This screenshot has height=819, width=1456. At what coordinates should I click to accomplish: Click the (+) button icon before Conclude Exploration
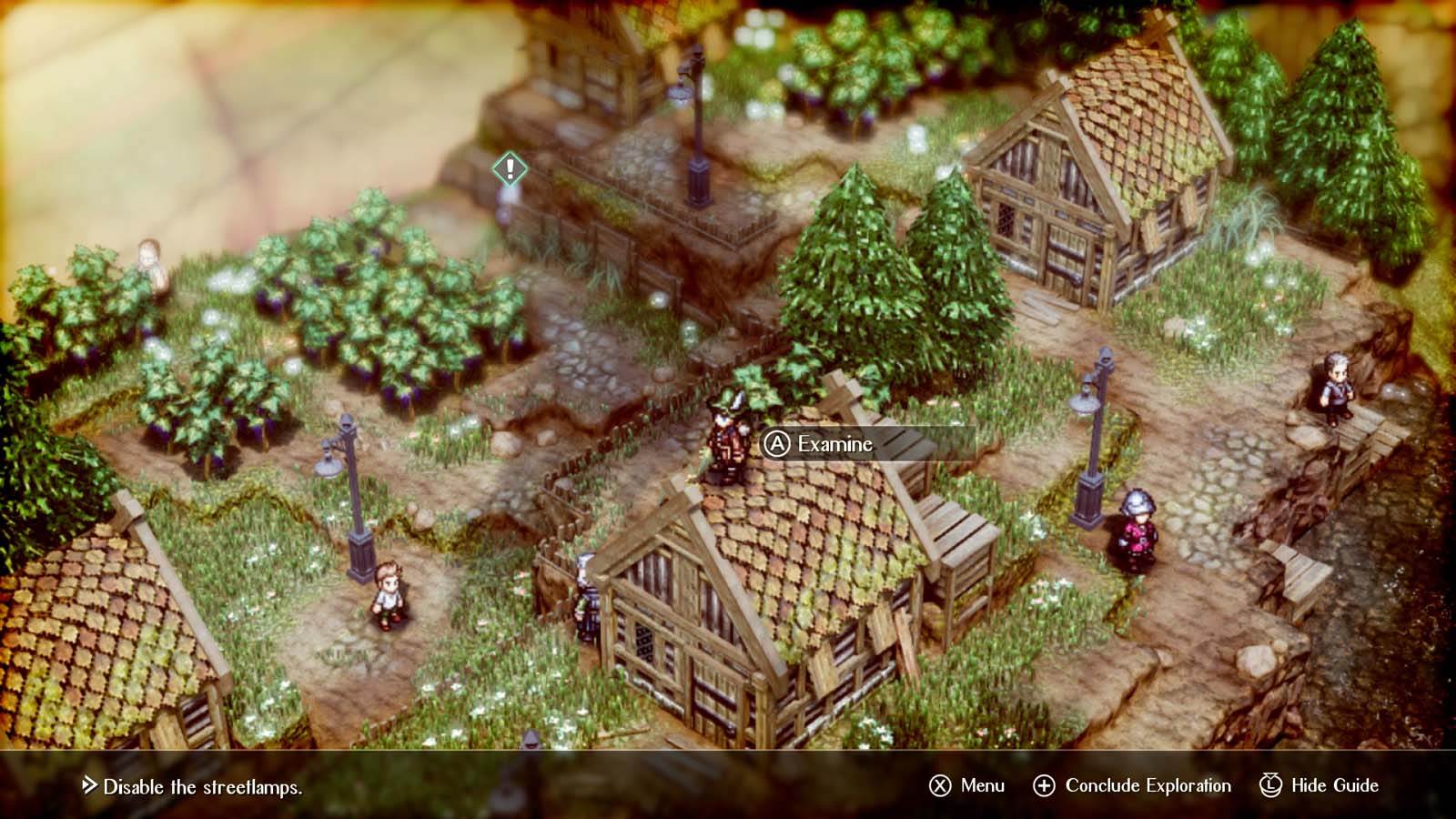coord(1046,784)
